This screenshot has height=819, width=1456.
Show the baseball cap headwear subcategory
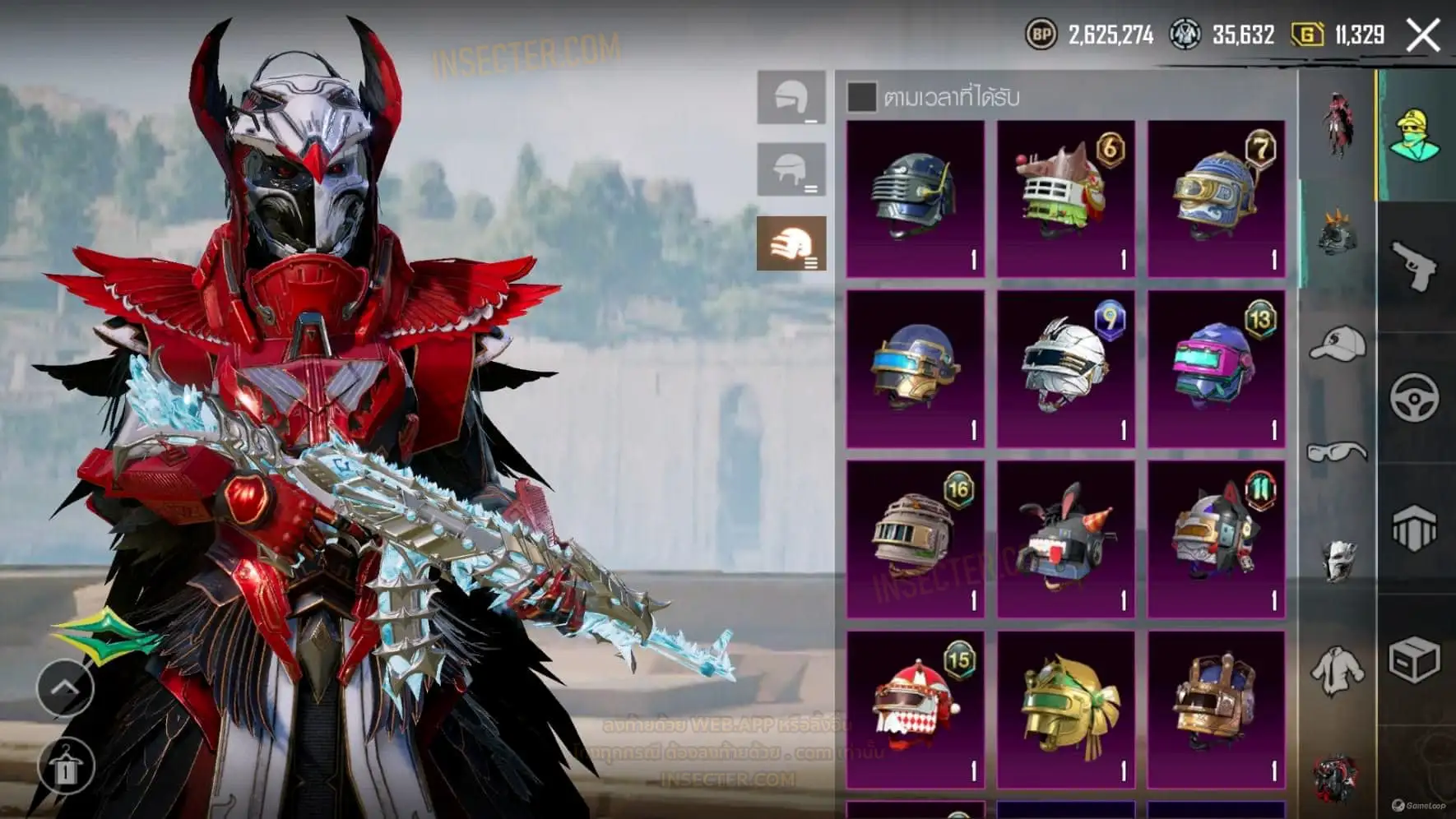(x=1338, y=344)
